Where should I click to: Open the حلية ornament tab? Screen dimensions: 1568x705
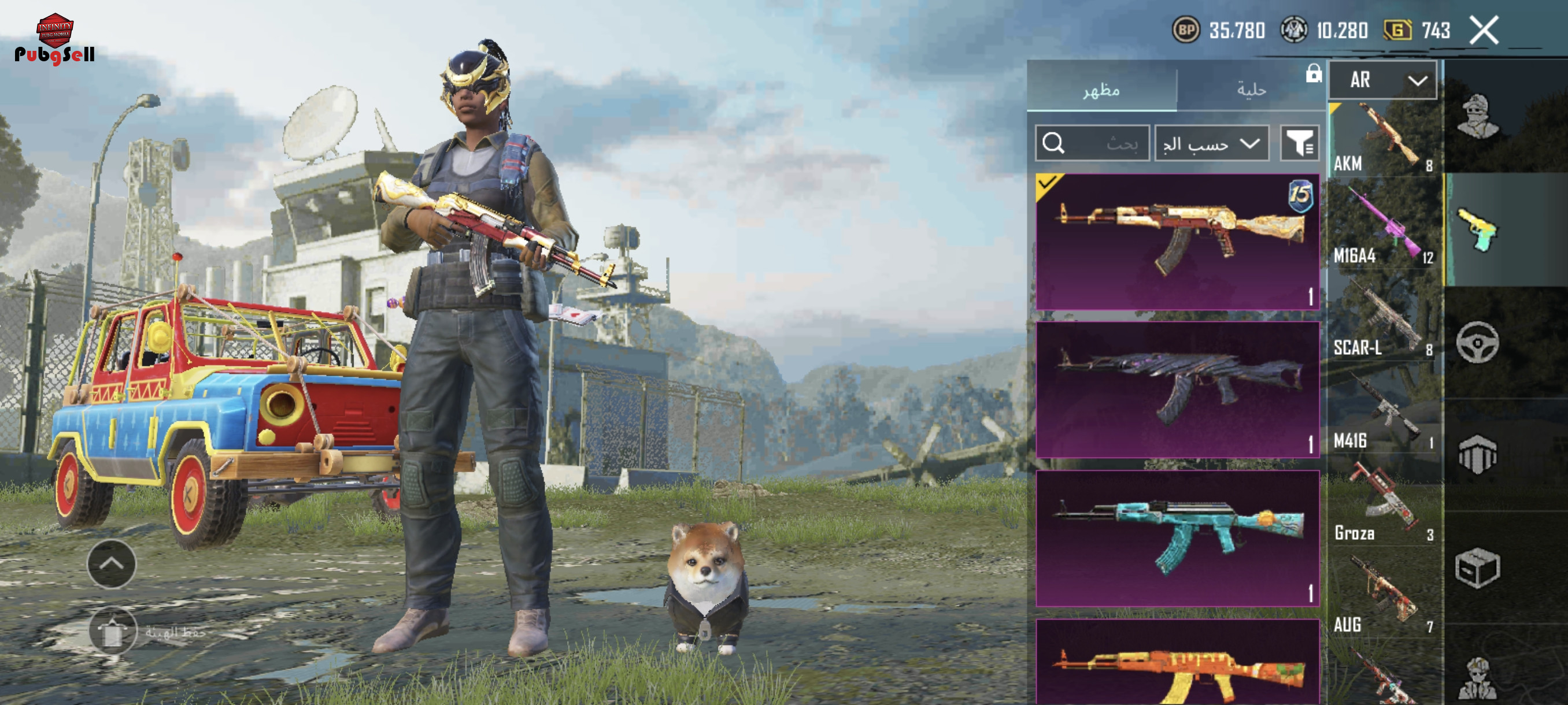tap(1251, 90)
